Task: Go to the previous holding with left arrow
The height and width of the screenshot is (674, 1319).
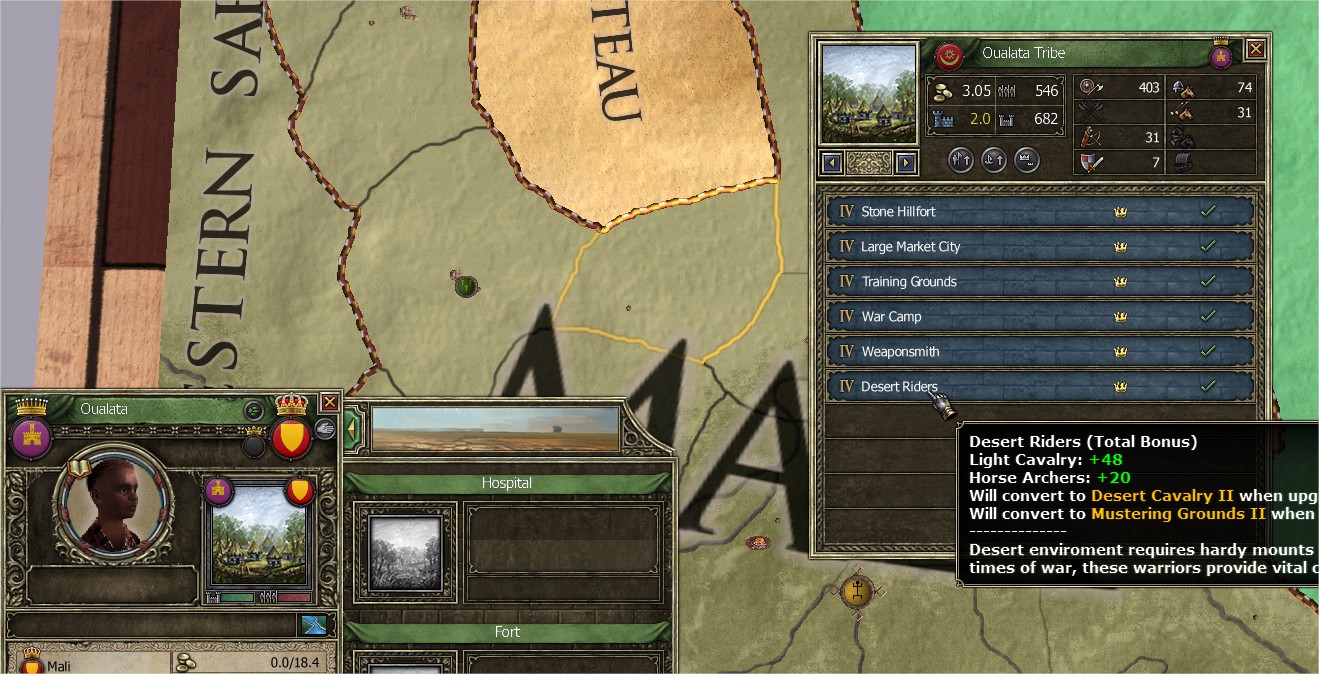Action: [x=831, y=162]
